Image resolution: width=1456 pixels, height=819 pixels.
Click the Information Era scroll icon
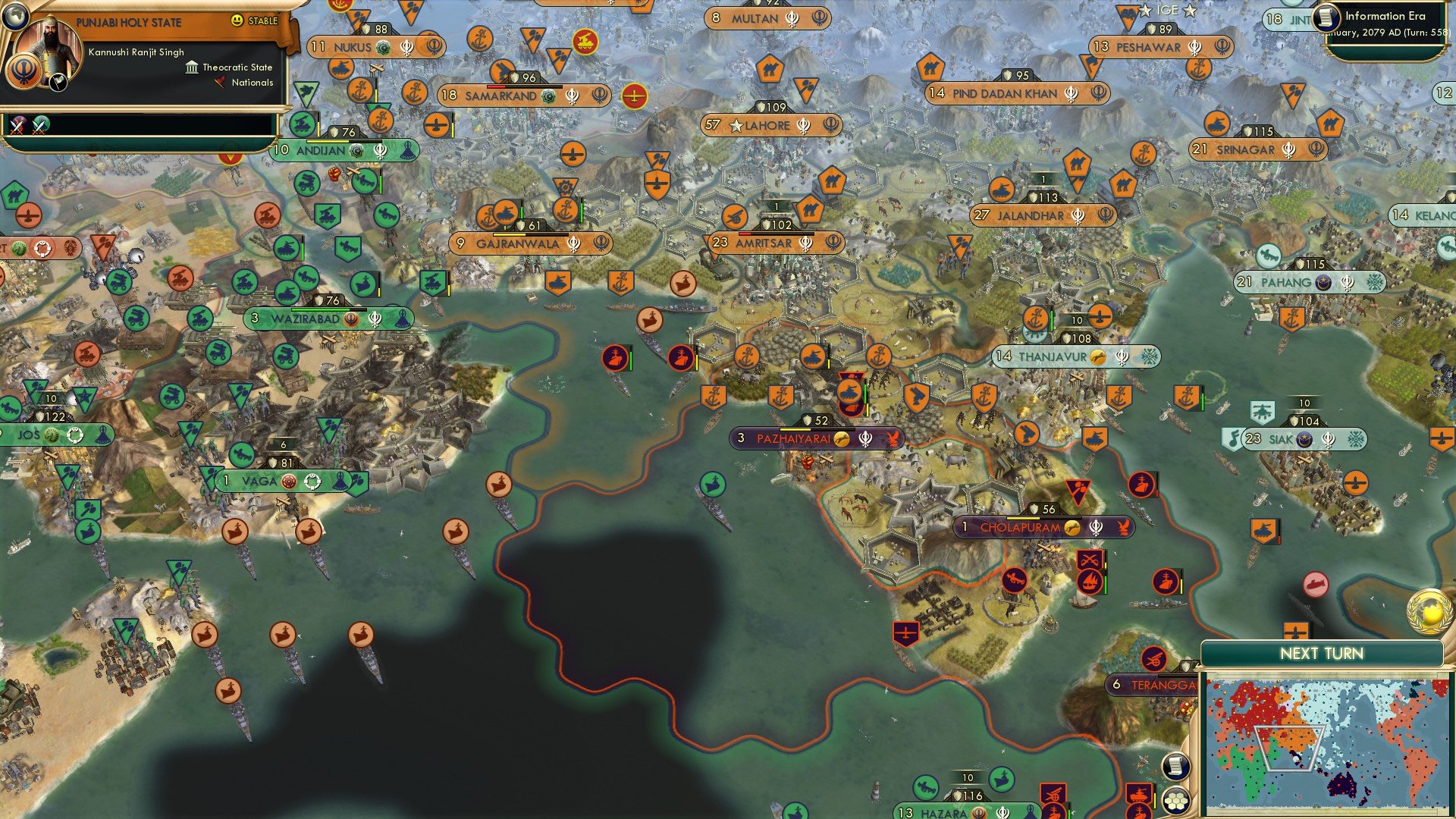click(x=1326, y=19)
